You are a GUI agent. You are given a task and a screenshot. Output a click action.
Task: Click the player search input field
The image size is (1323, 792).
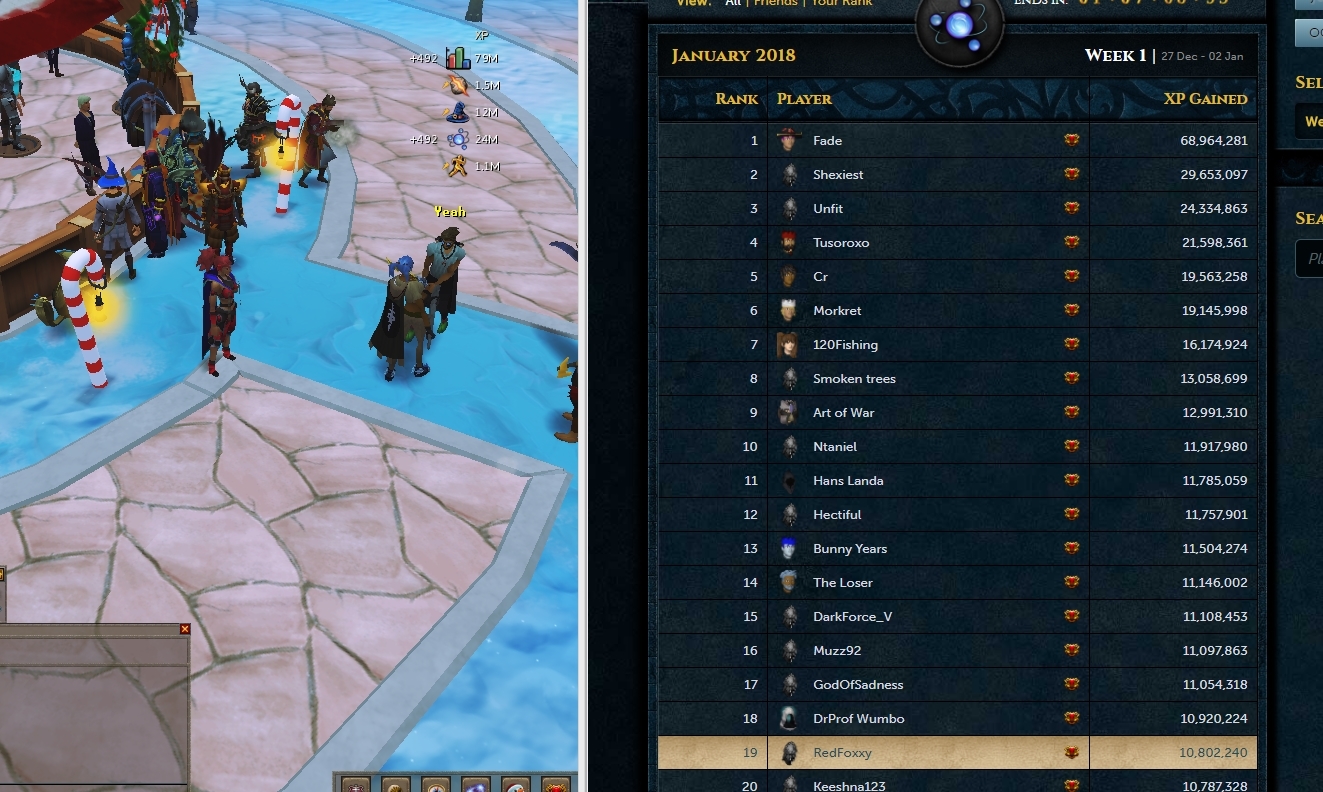1311,258
